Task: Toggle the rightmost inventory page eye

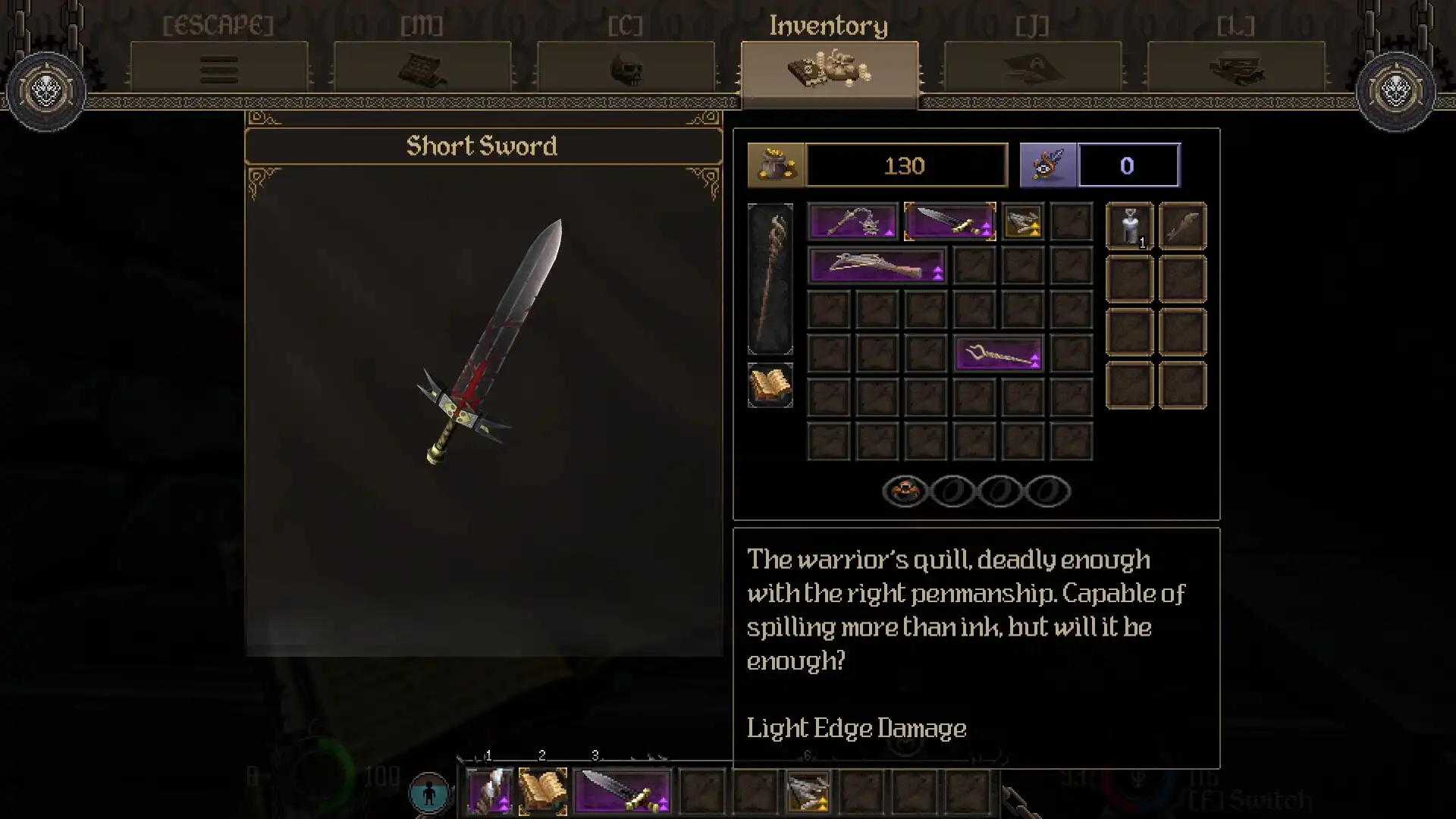Action: pos(1048,491)
